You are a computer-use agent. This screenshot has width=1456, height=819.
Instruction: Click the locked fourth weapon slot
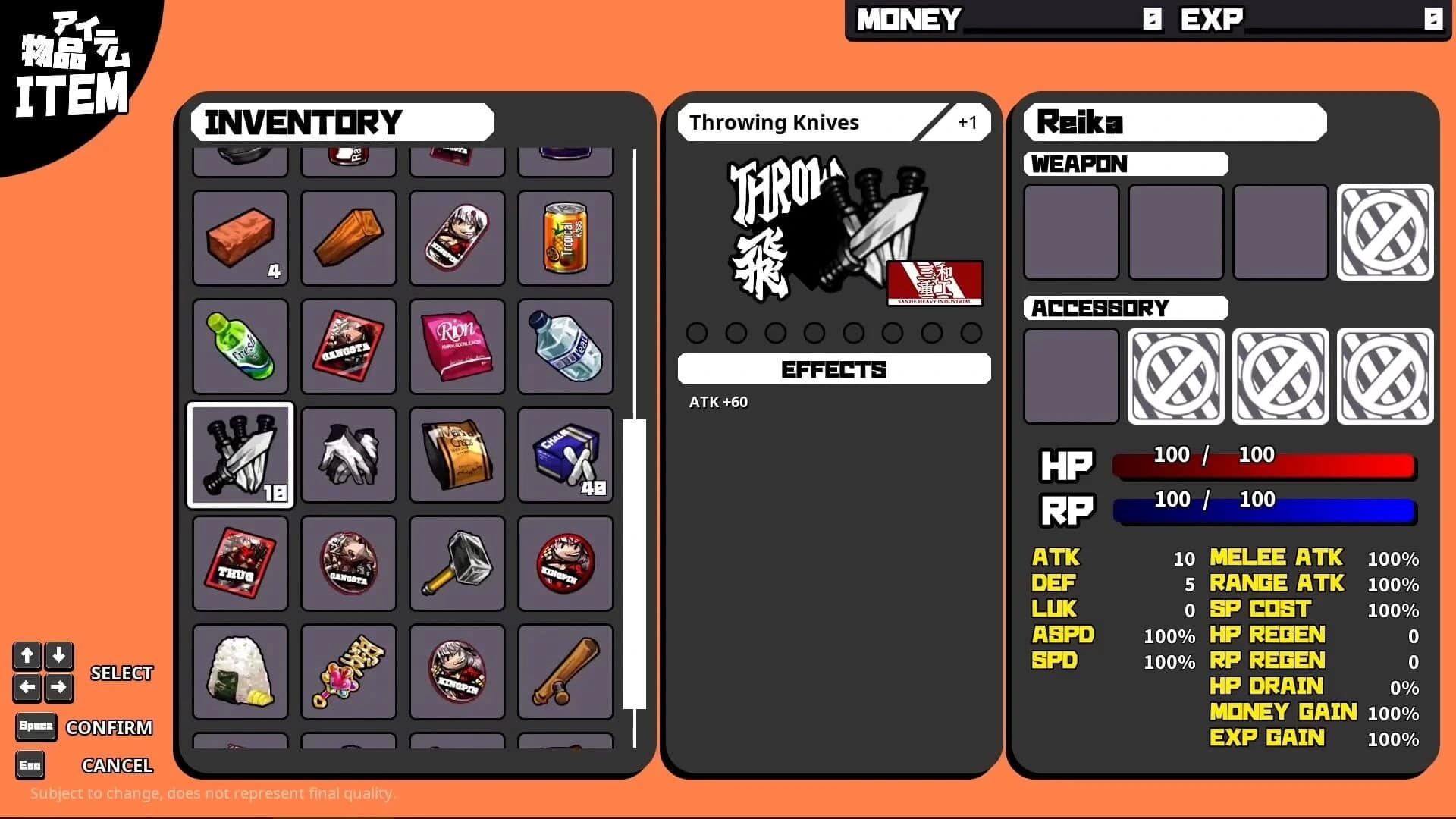pos(1384,231)
